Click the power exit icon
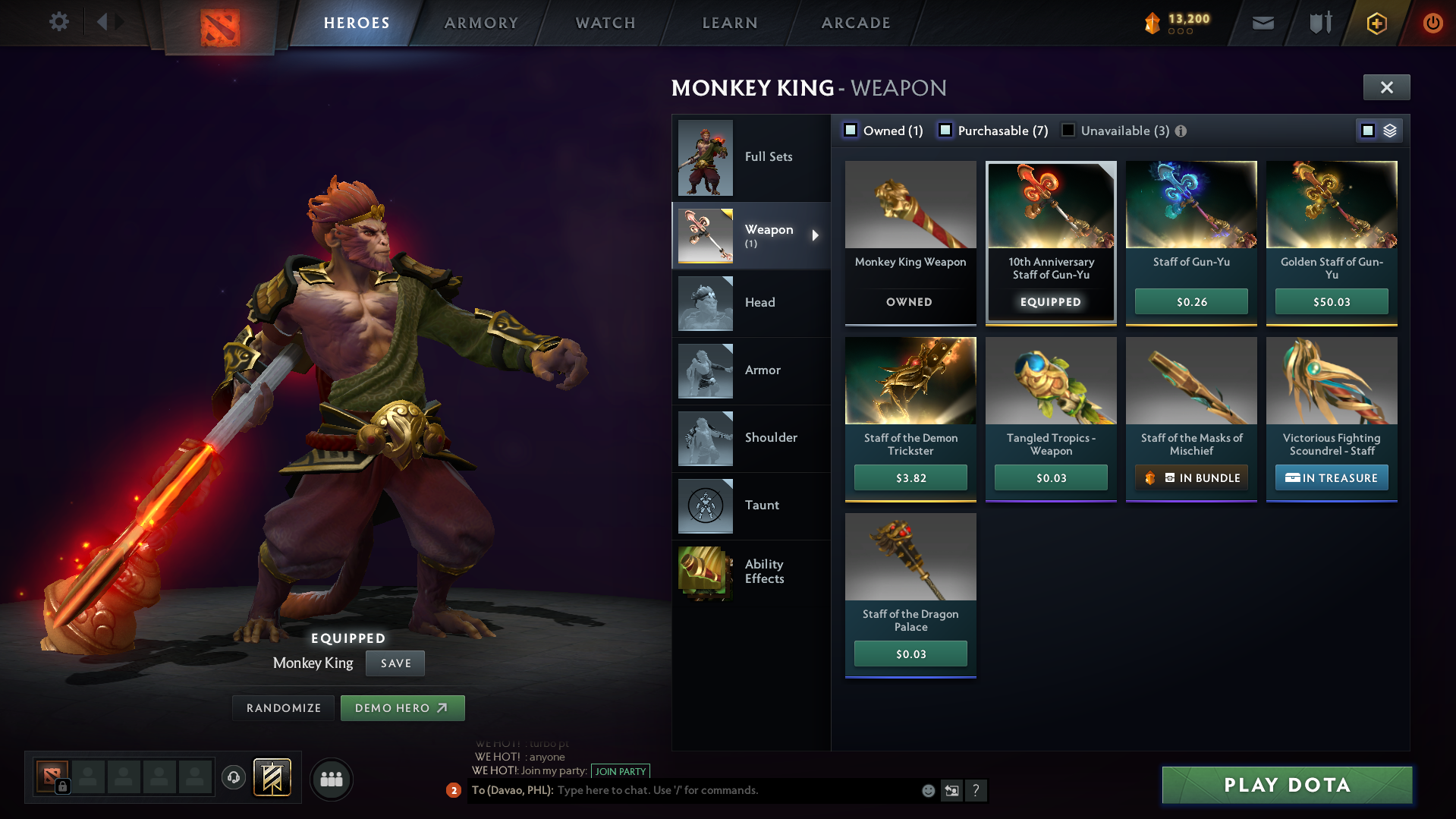This screenshot has width=1456, height=819. pyautogui.click(x=1432, y=23)
